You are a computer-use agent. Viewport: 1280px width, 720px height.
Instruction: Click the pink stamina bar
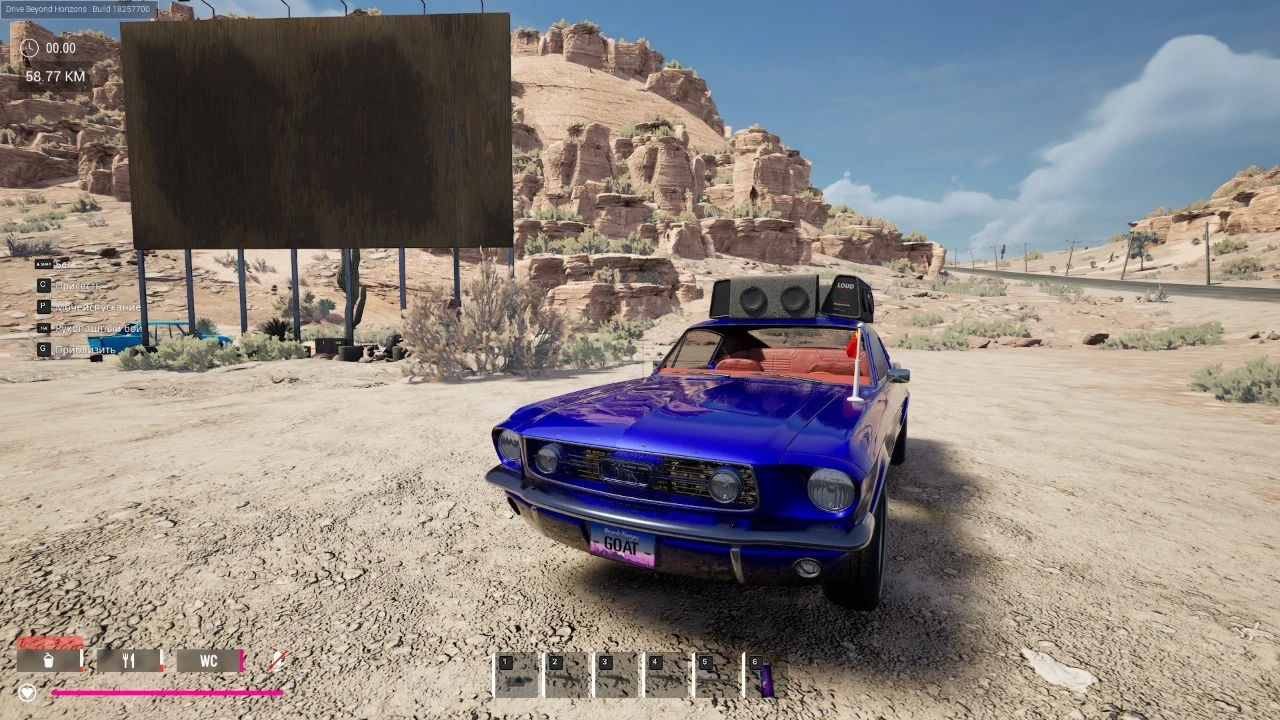165,693
